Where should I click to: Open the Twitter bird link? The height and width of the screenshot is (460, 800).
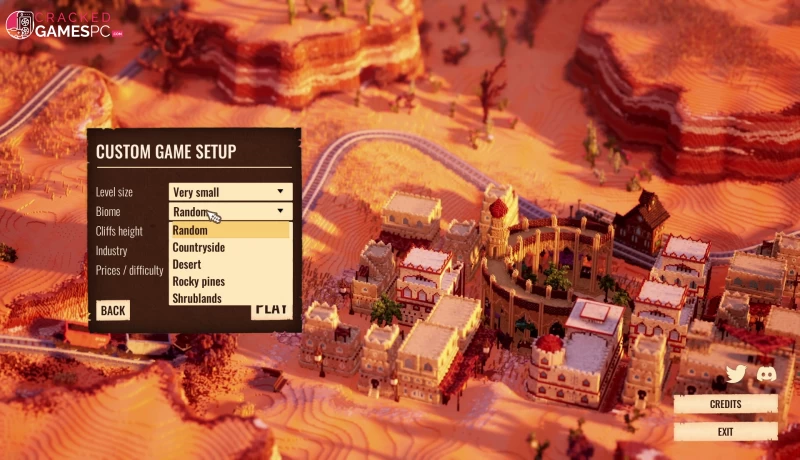736,374
